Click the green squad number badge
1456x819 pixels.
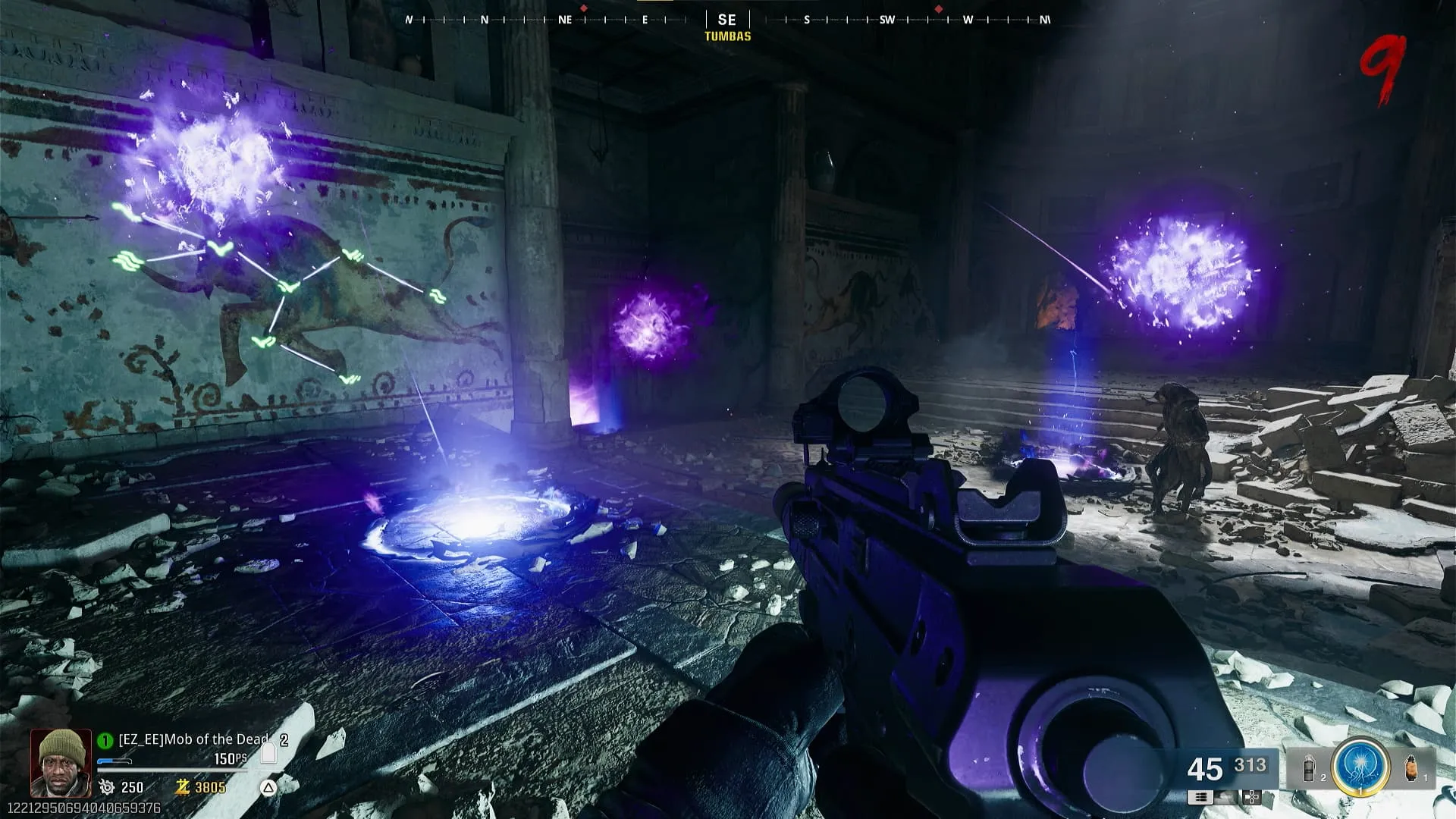[105, 740]
